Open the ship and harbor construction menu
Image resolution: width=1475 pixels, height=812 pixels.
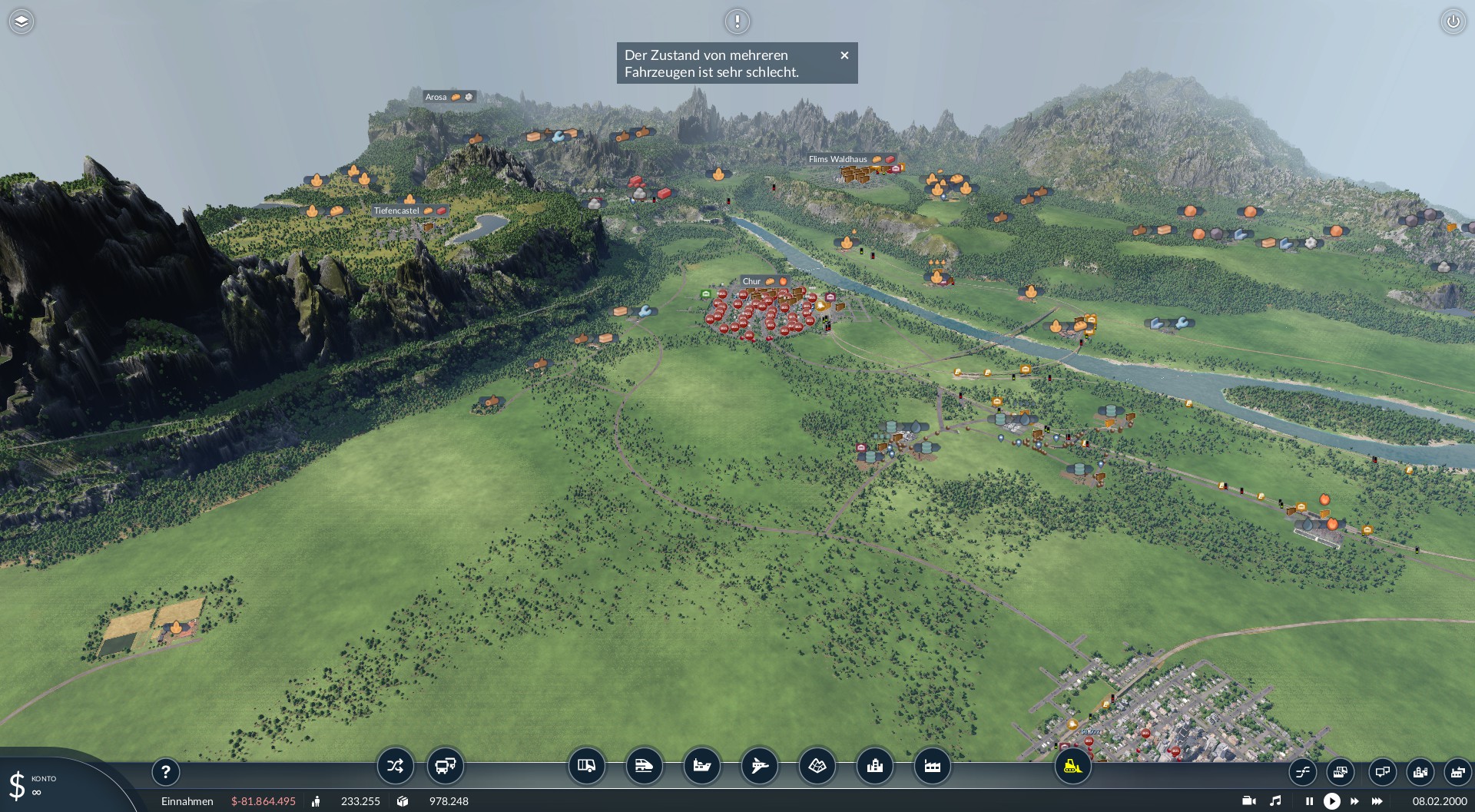pos(701,766)
